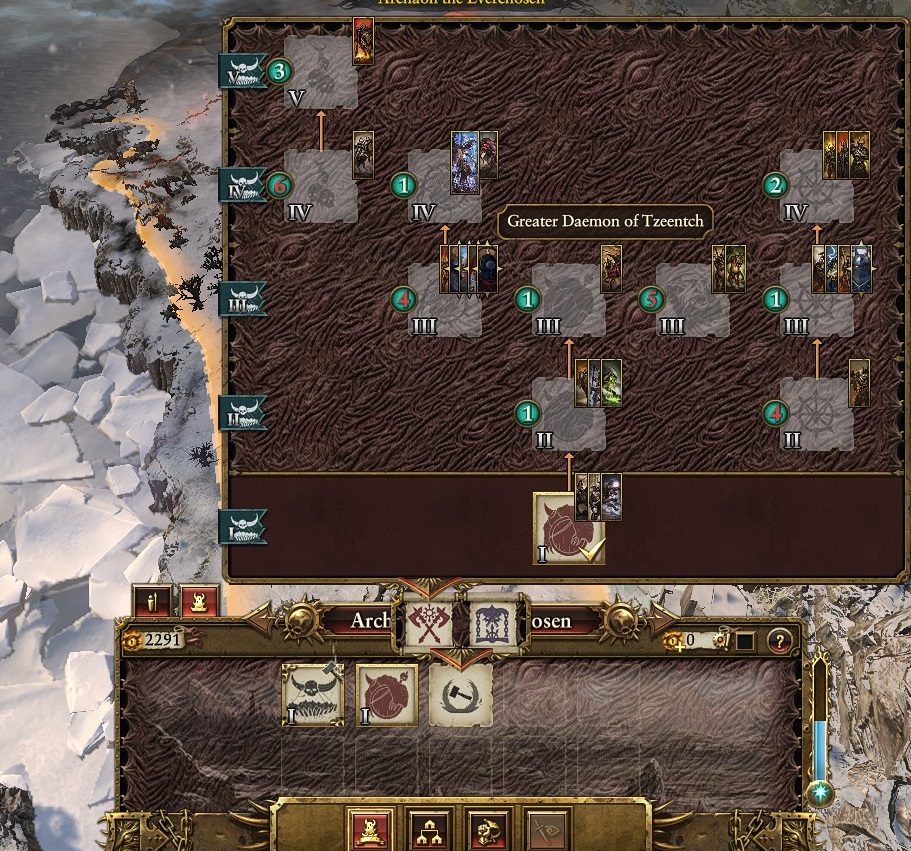Screen dimensions: 911x851
Task: Click the gold skull button in bottom bar
Action: tap(488, 828)
